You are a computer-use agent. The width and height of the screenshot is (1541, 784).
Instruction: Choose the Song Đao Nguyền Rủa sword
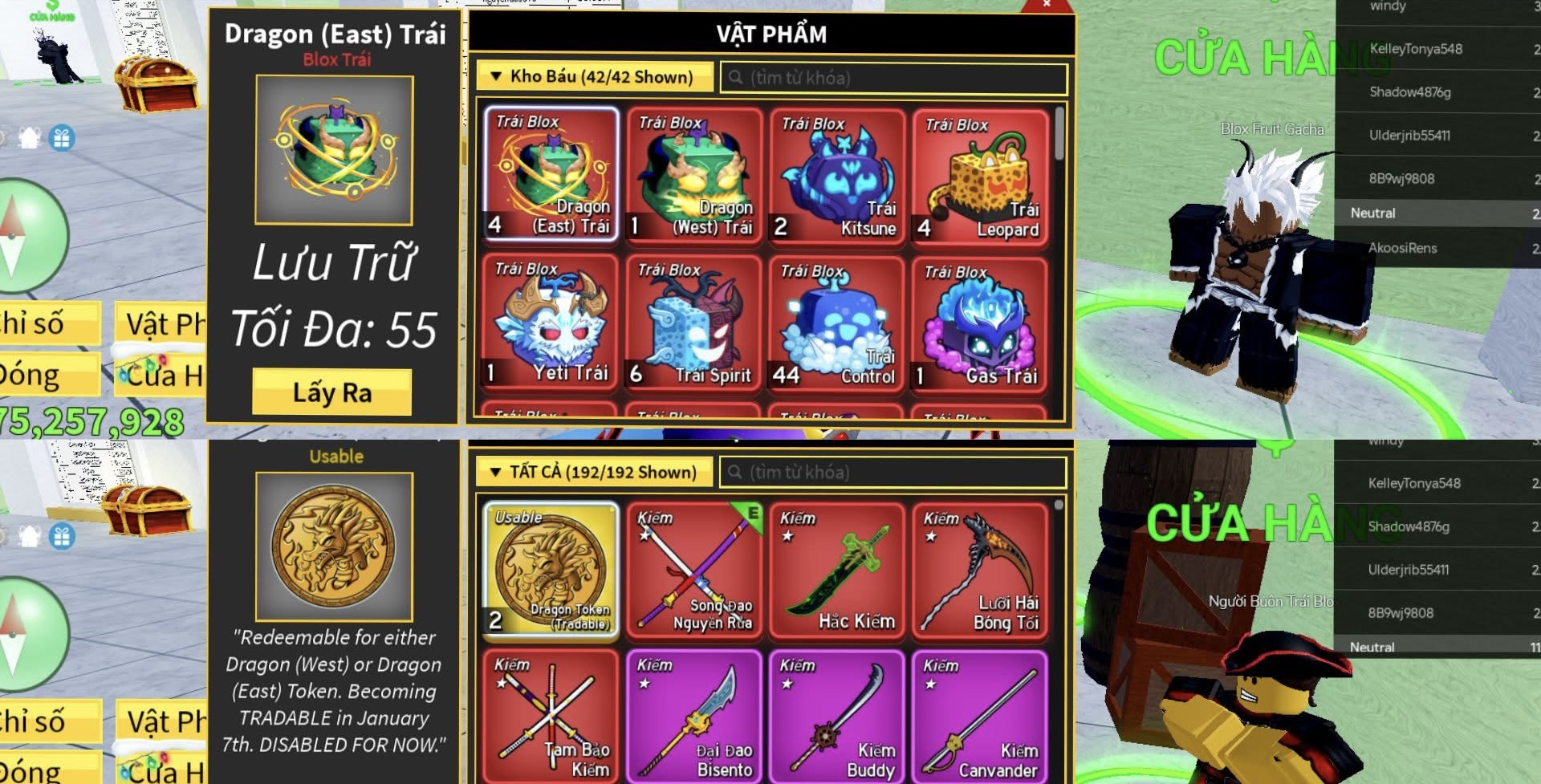(694, 570)
